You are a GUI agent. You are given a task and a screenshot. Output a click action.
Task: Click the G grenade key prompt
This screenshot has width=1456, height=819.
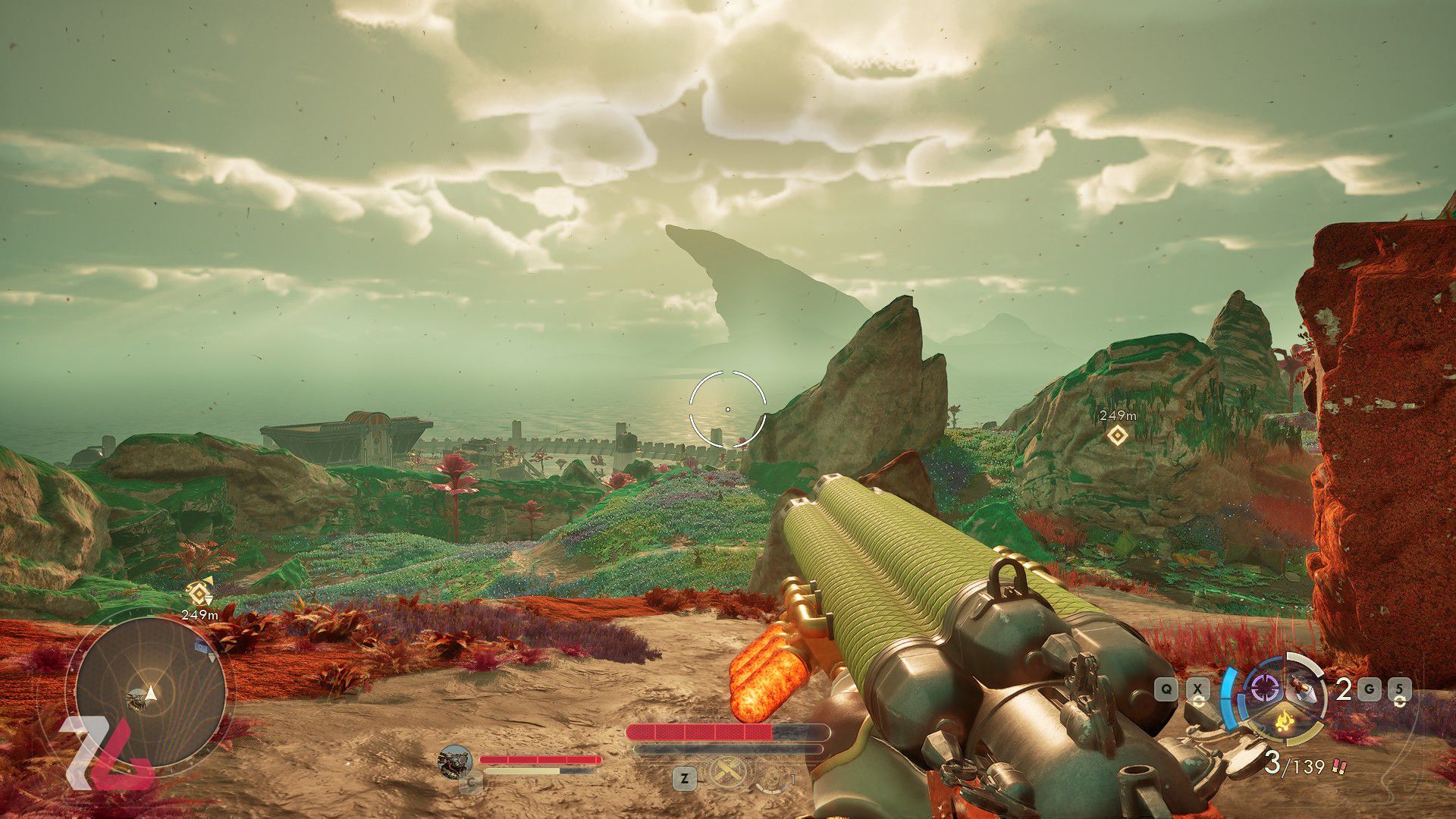pyautogui.click(x=1369, y=689)
